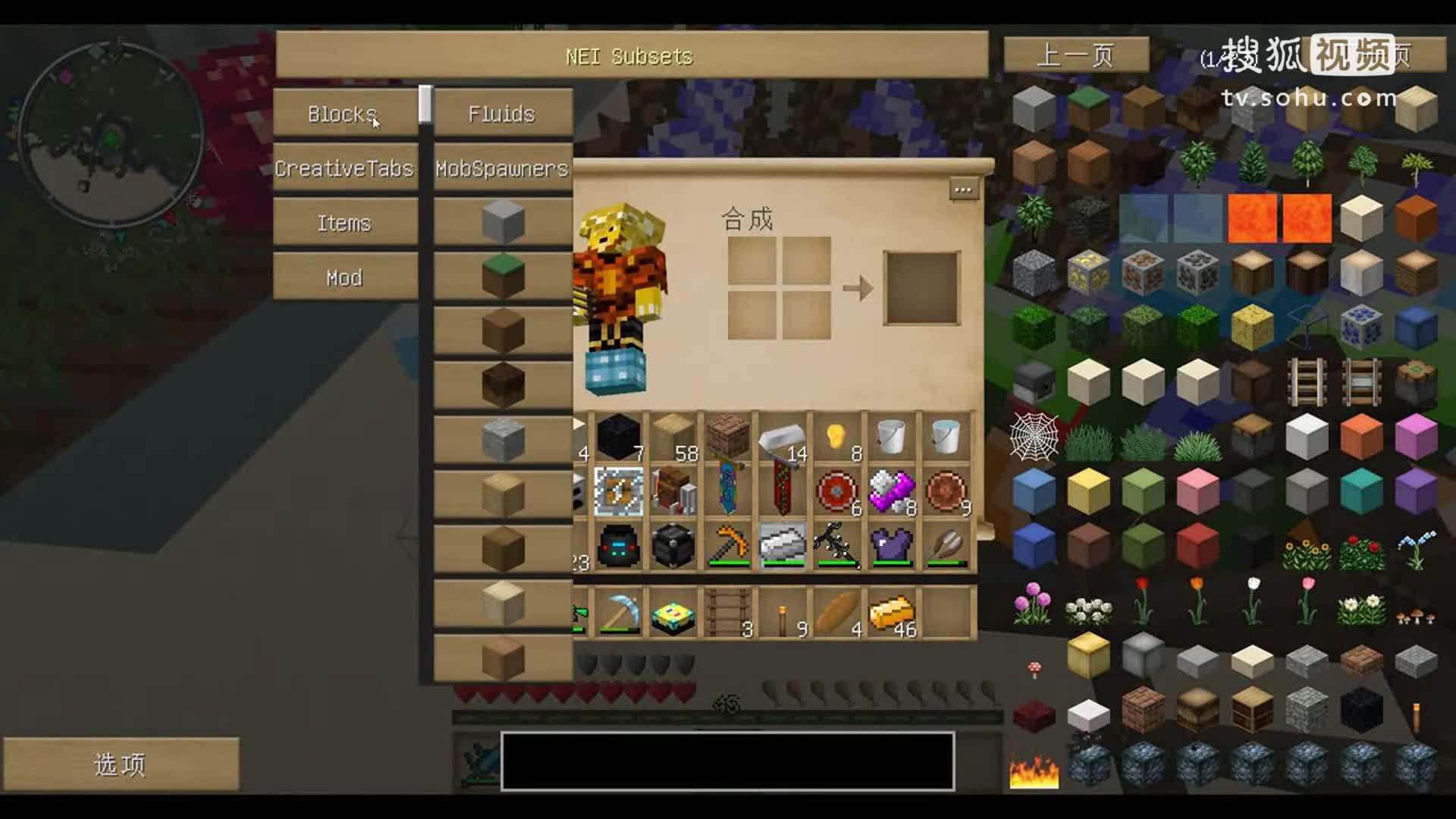The width and height of the screenshot is (1456, 819).
Task: Toggle the Fluids subset visibility
Action: tap(503, 114)
